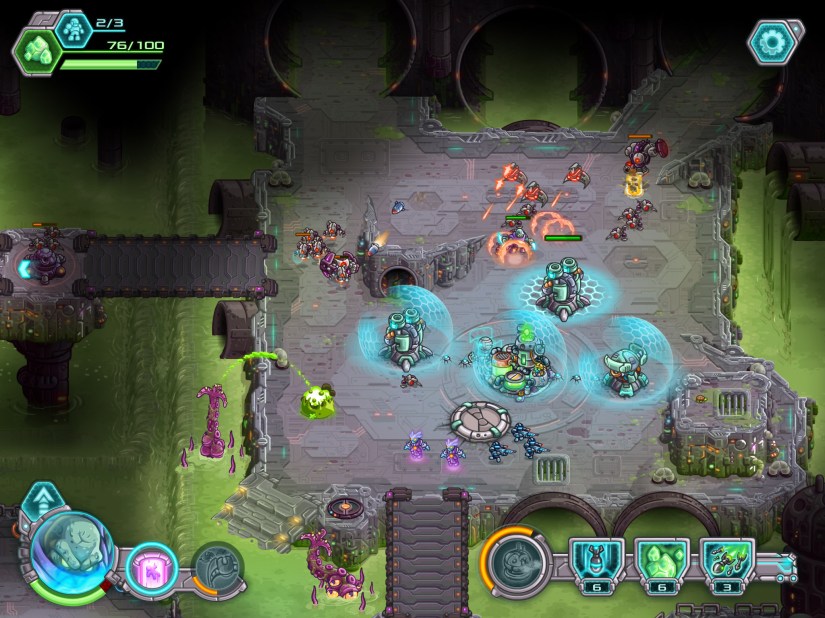
Task: Click the blue robot unit count icon
Action: point(74,27)
